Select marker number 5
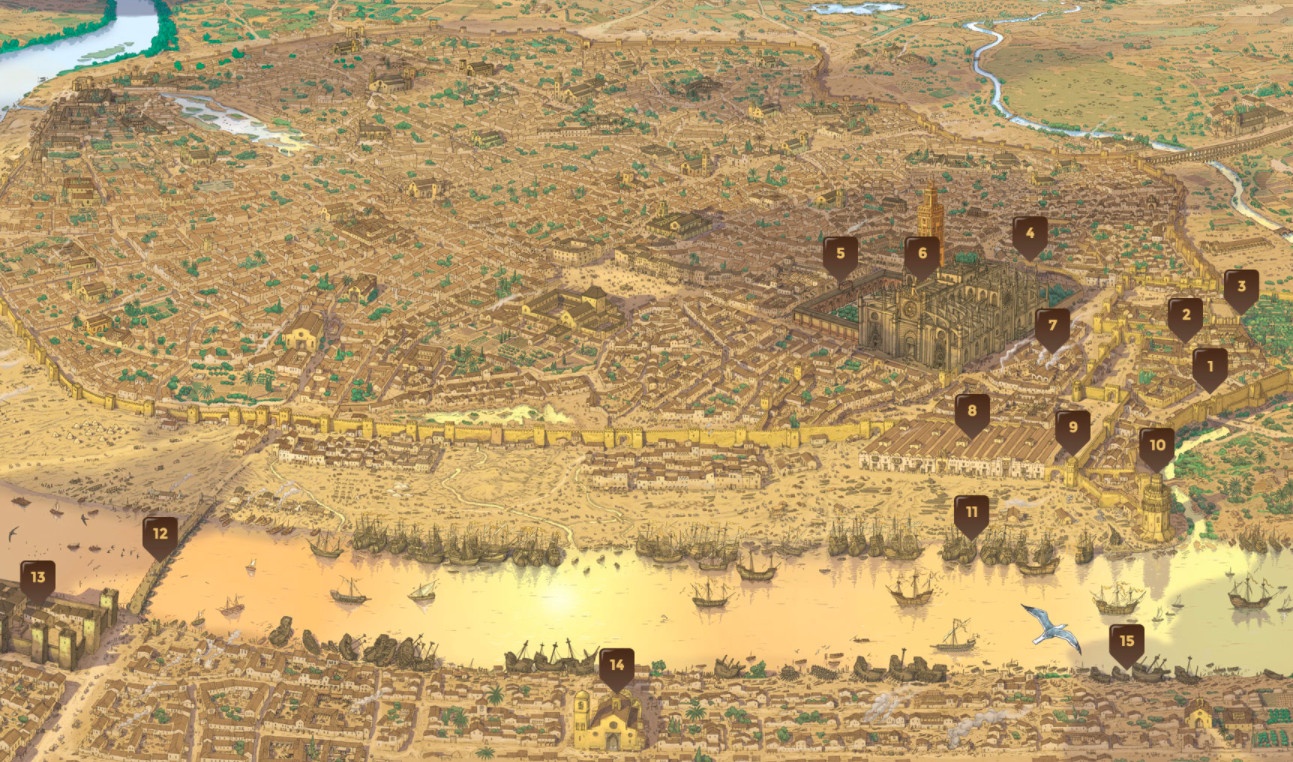This screenshot has height=762, width=1293. tap(840, 255)
